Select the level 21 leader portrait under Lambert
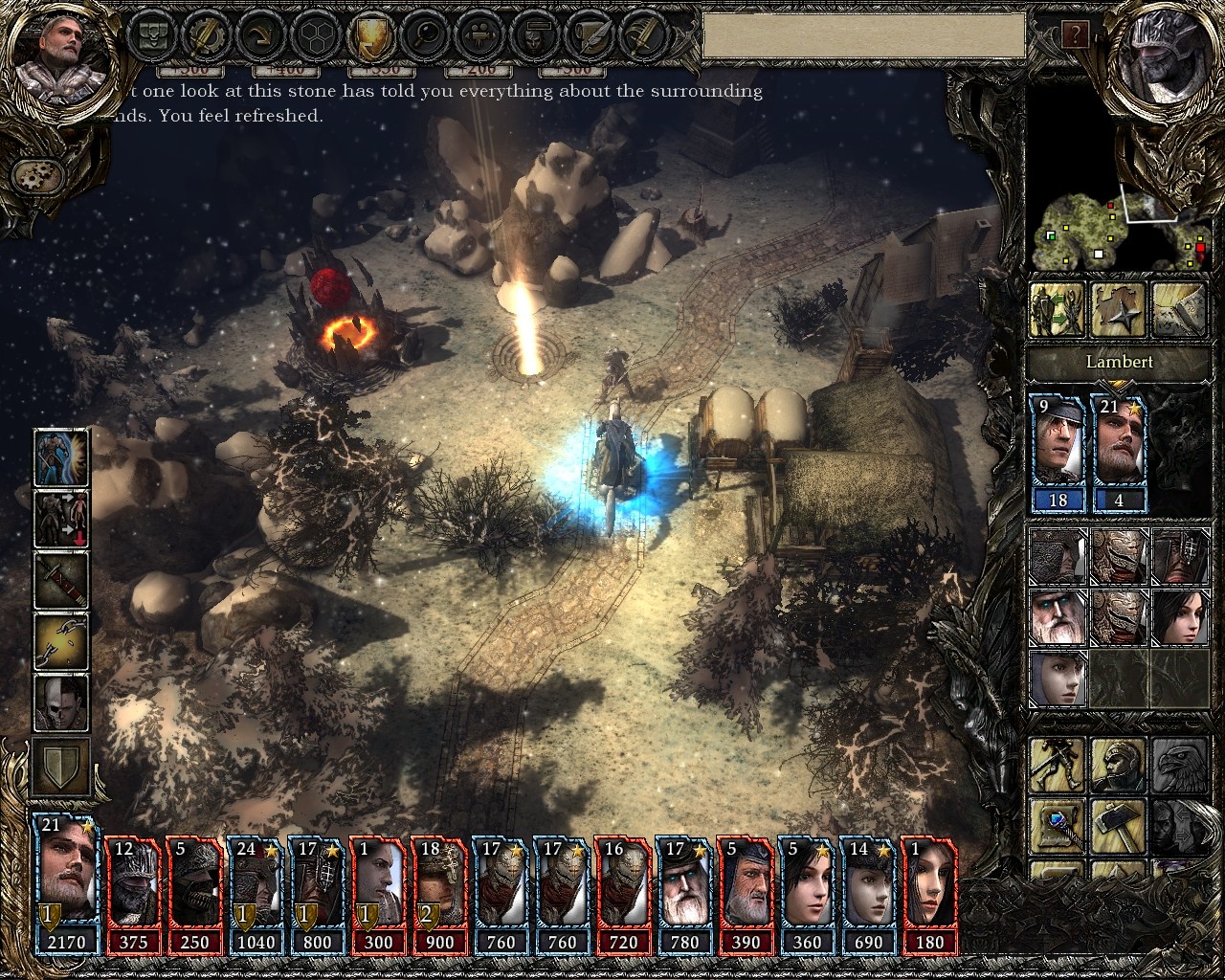1225x980 pixels. point(1118,452)
